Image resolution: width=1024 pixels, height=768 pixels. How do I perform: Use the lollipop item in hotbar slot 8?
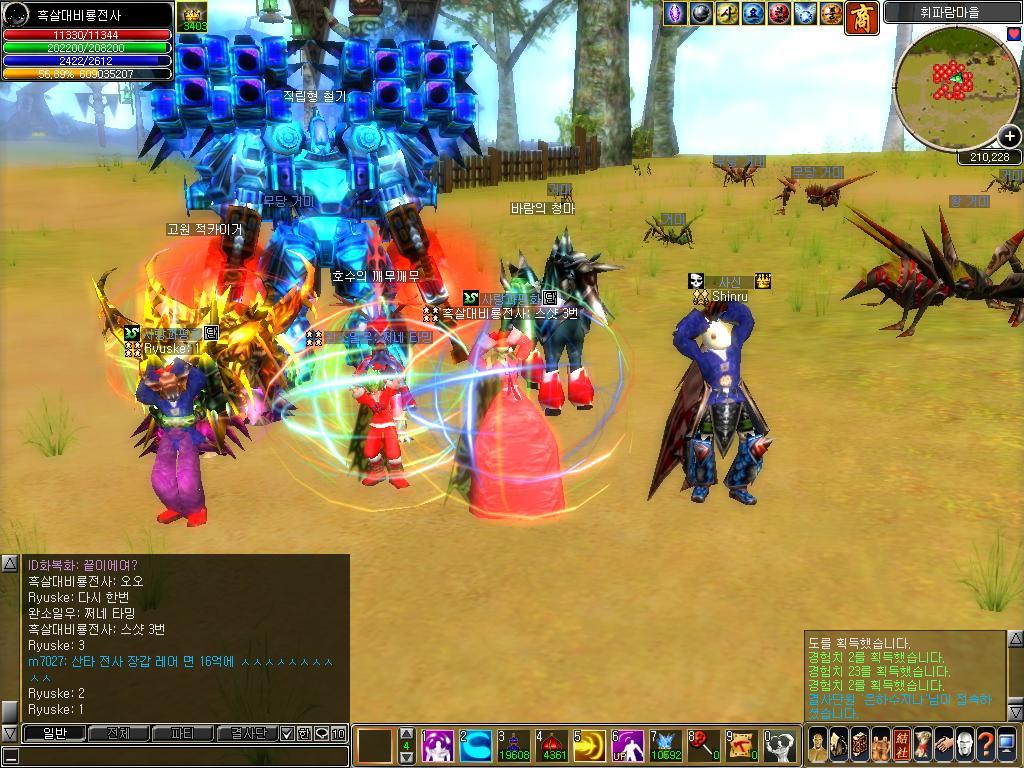click(x=705, y=746)
